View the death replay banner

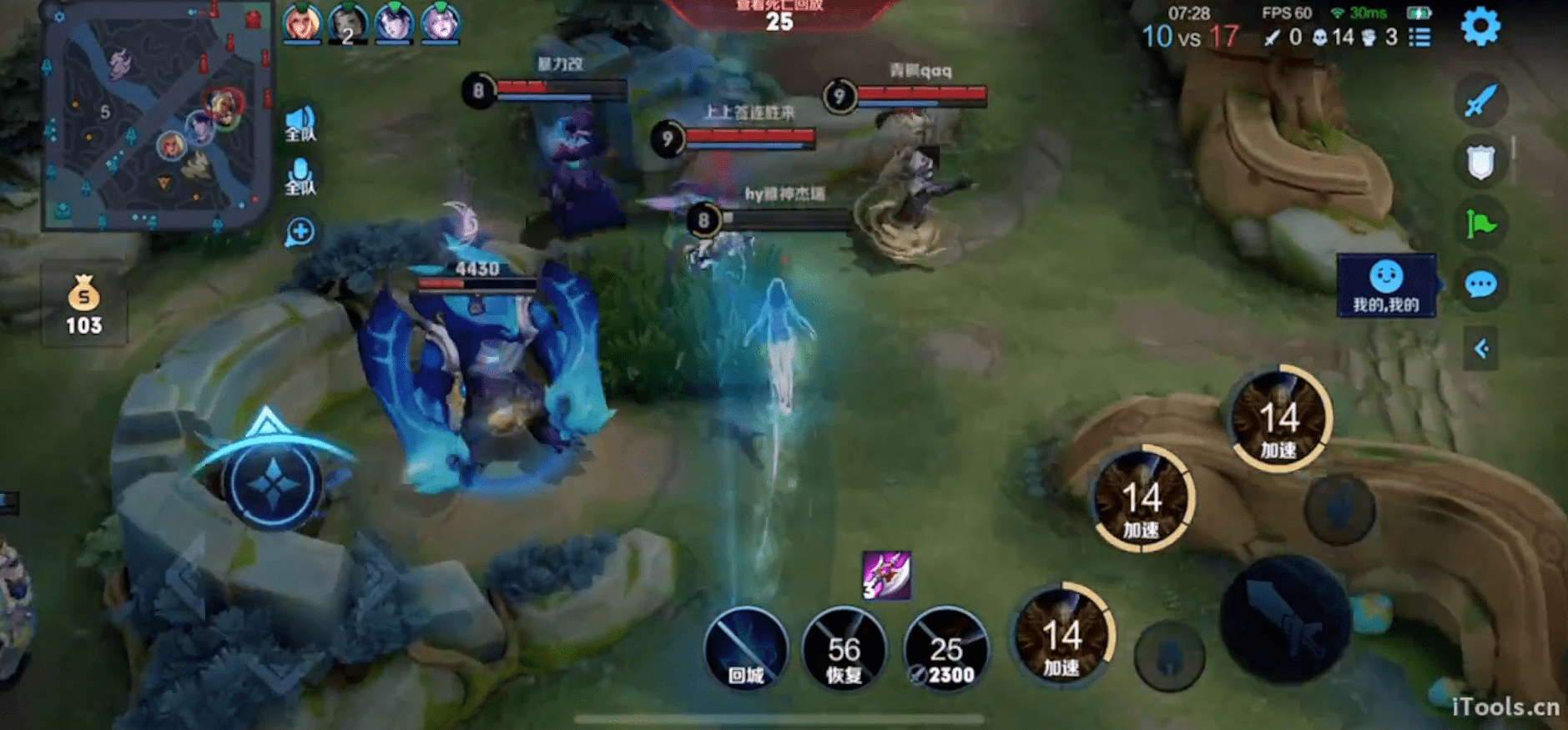[x=779, y=15]
